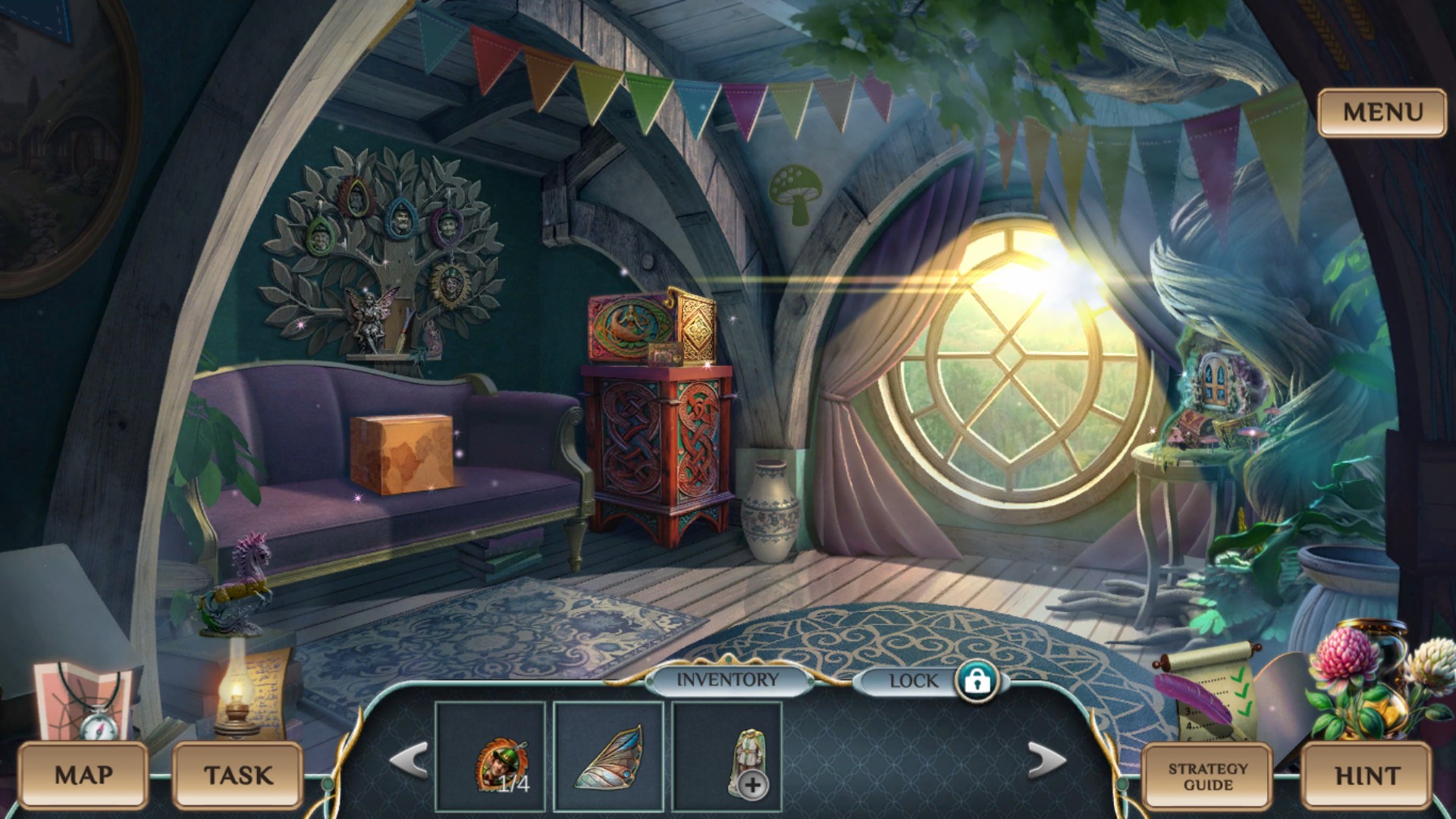Click the INVENTORY label tab

pyautogui.click(x=727, y=680)
